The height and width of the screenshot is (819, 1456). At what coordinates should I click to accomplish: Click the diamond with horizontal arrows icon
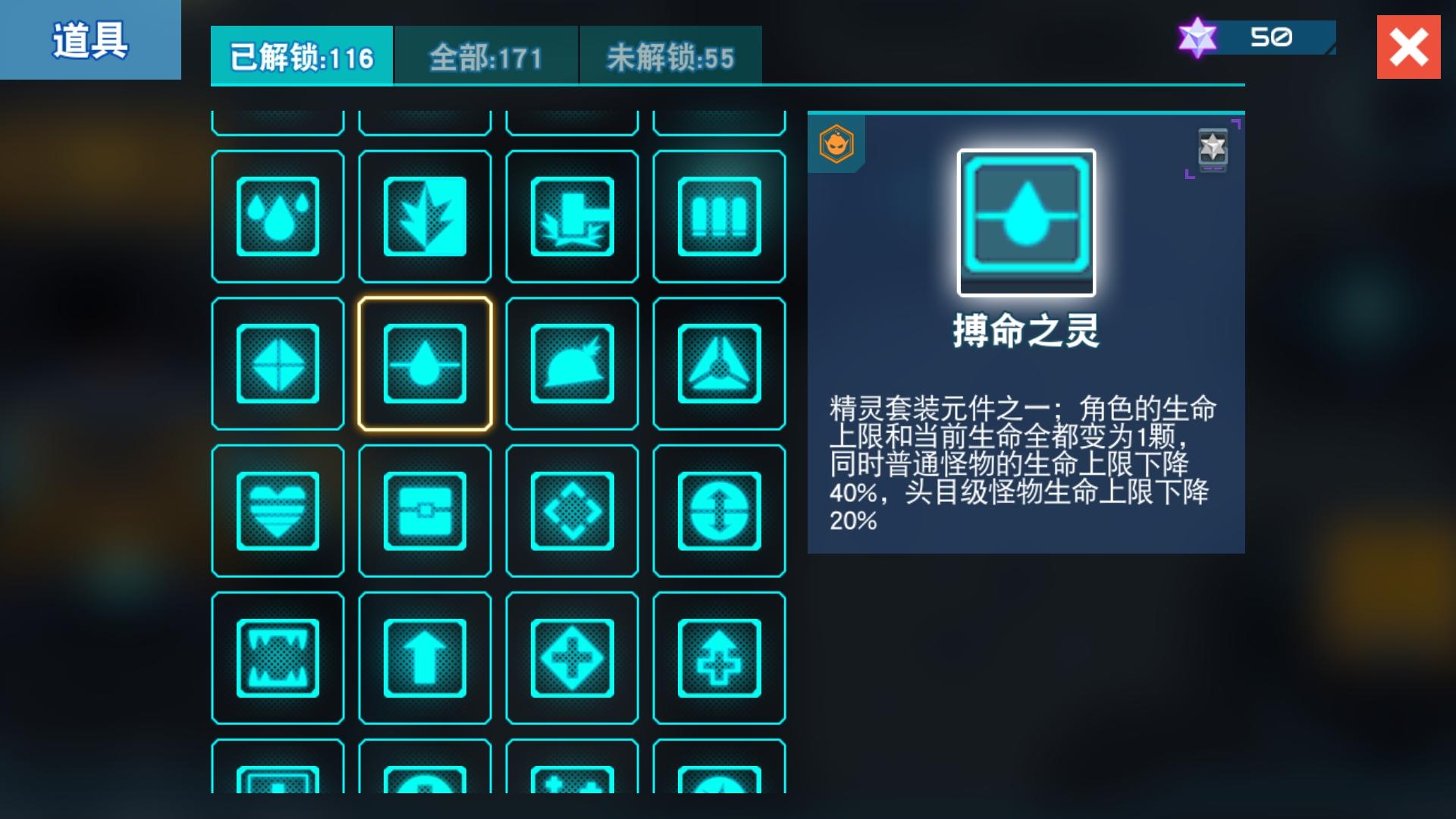point(277,362)
